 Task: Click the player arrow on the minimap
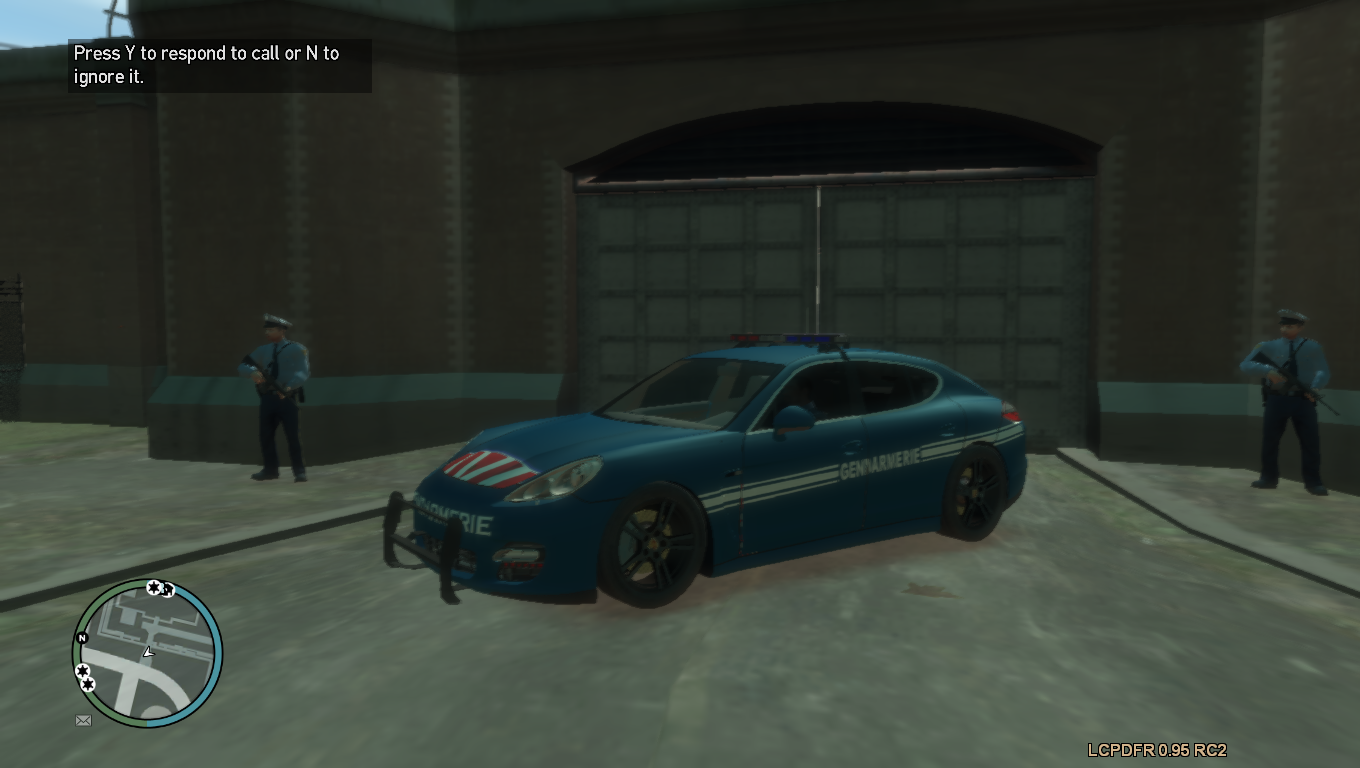click(148, 652)
